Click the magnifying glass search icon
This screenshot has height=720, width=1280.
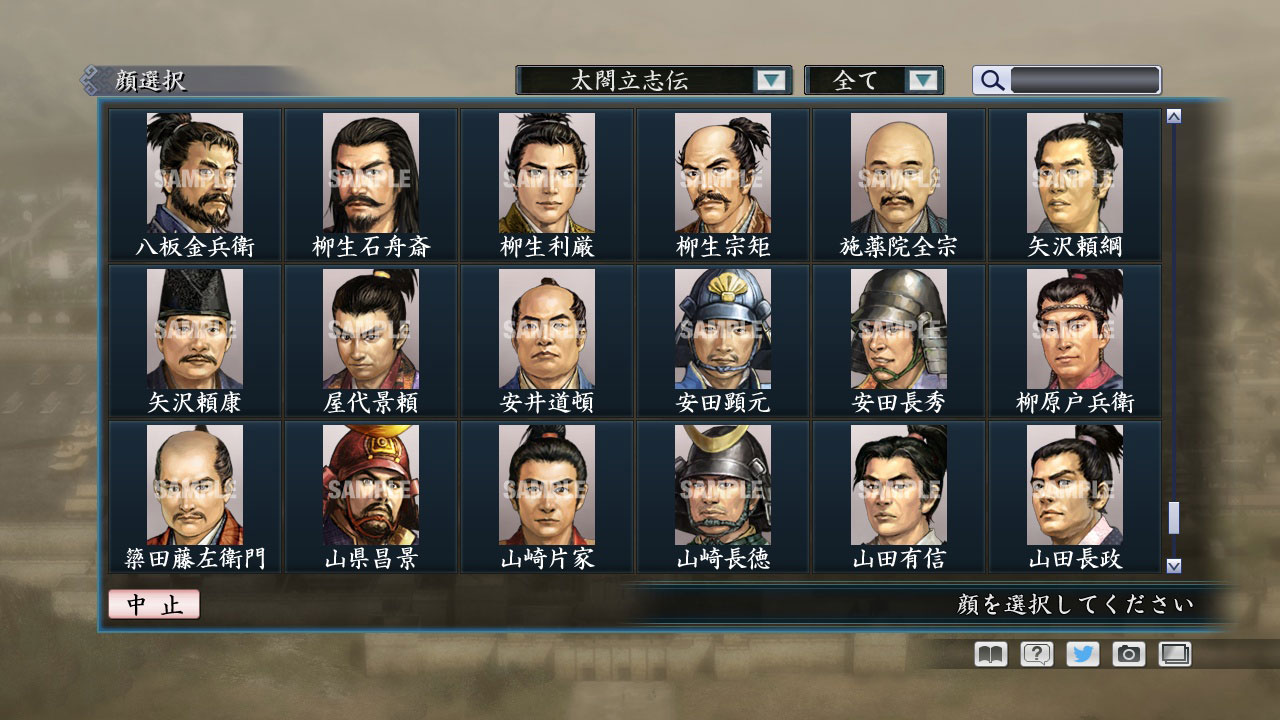coord(990,79)
